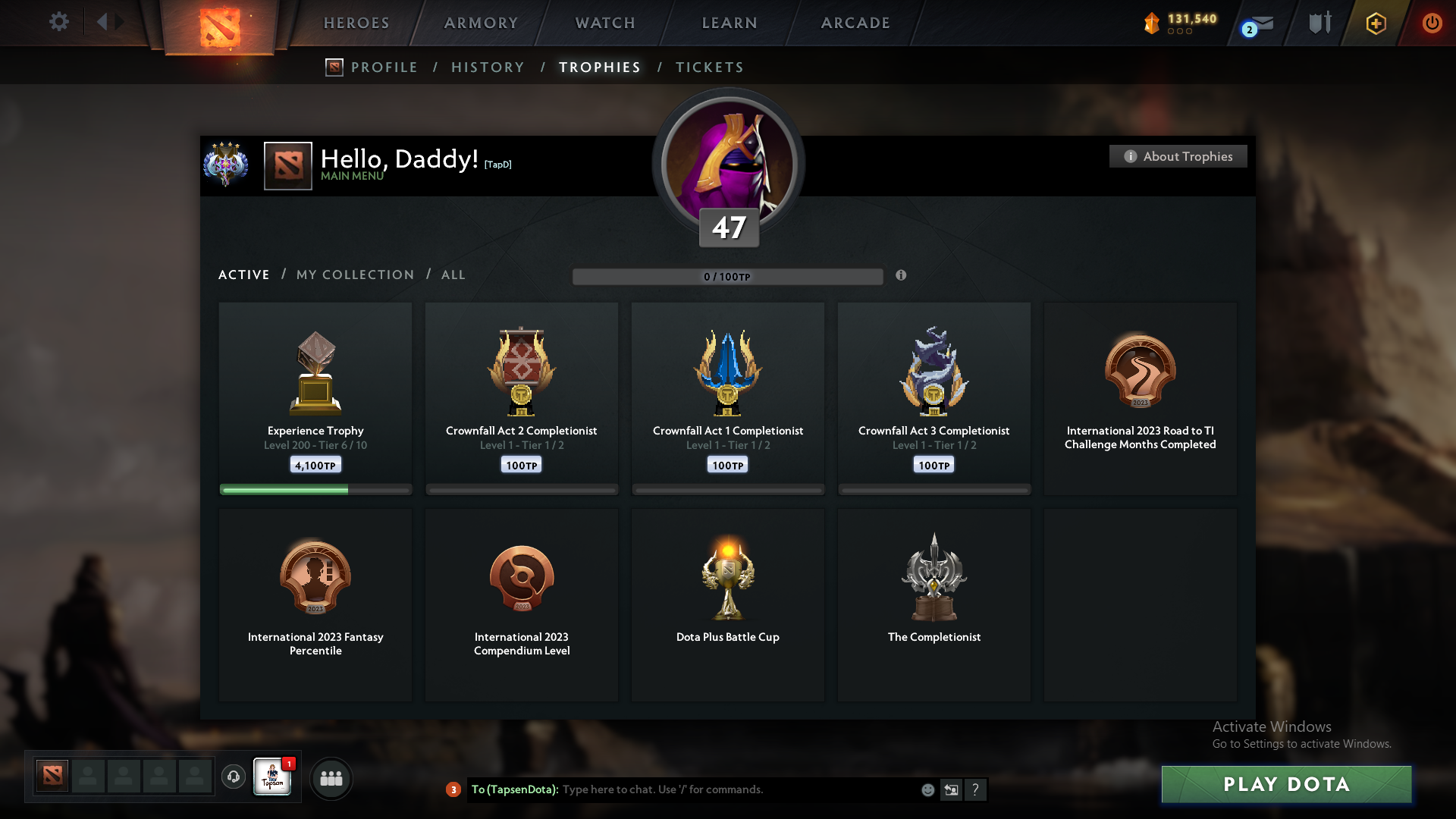Open the friends list icon near chat
The image size is (1456, 819).
[x=331, y=778]
